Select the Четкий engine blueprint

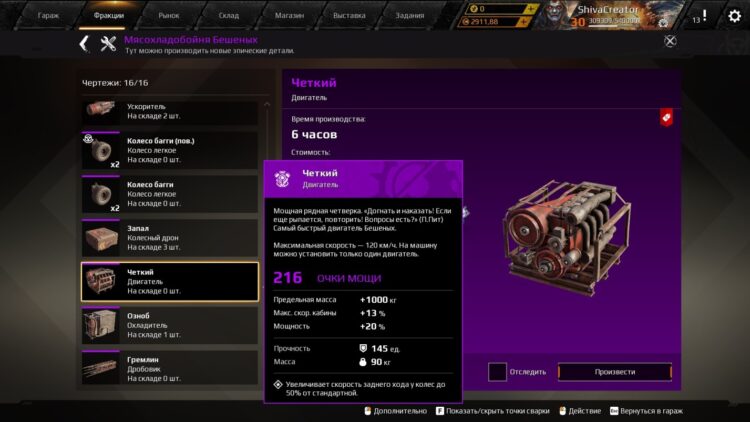click(169, 282)
